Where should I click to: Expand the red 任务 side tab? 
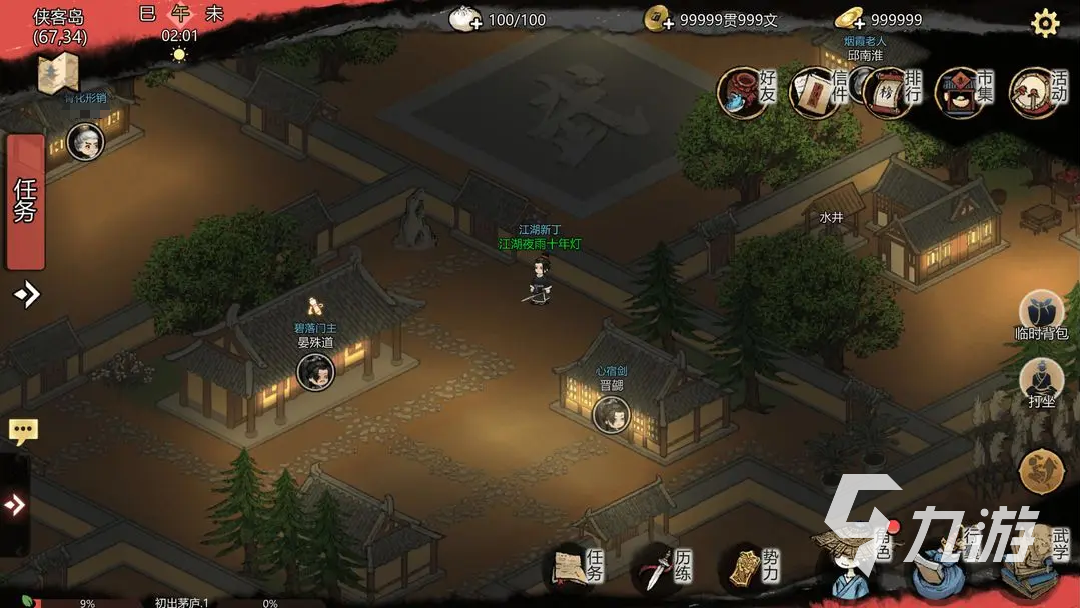[25, 202]
